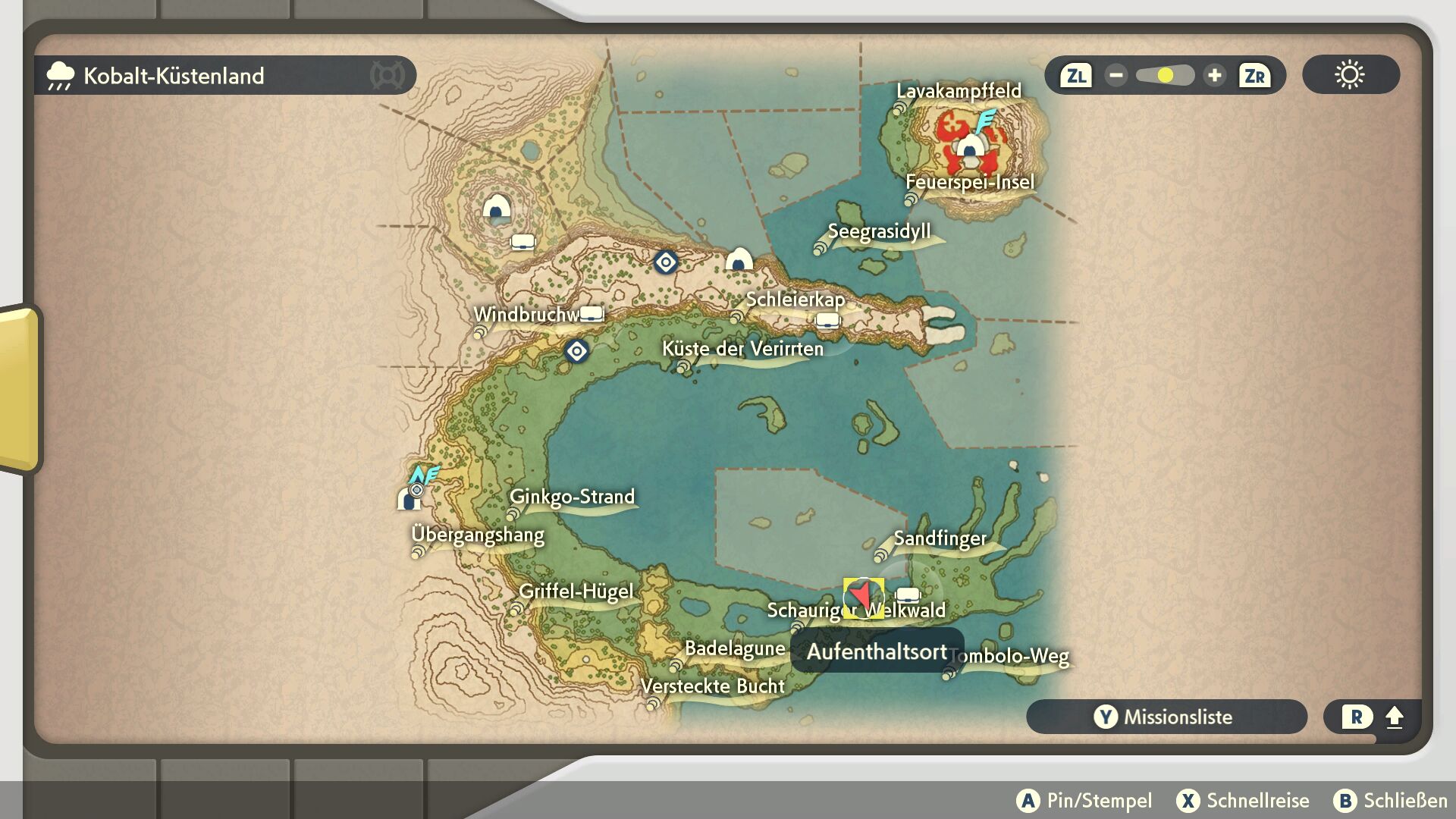Open the Missionsliste
The image size is (1456, 819).
pos(1166,717)
